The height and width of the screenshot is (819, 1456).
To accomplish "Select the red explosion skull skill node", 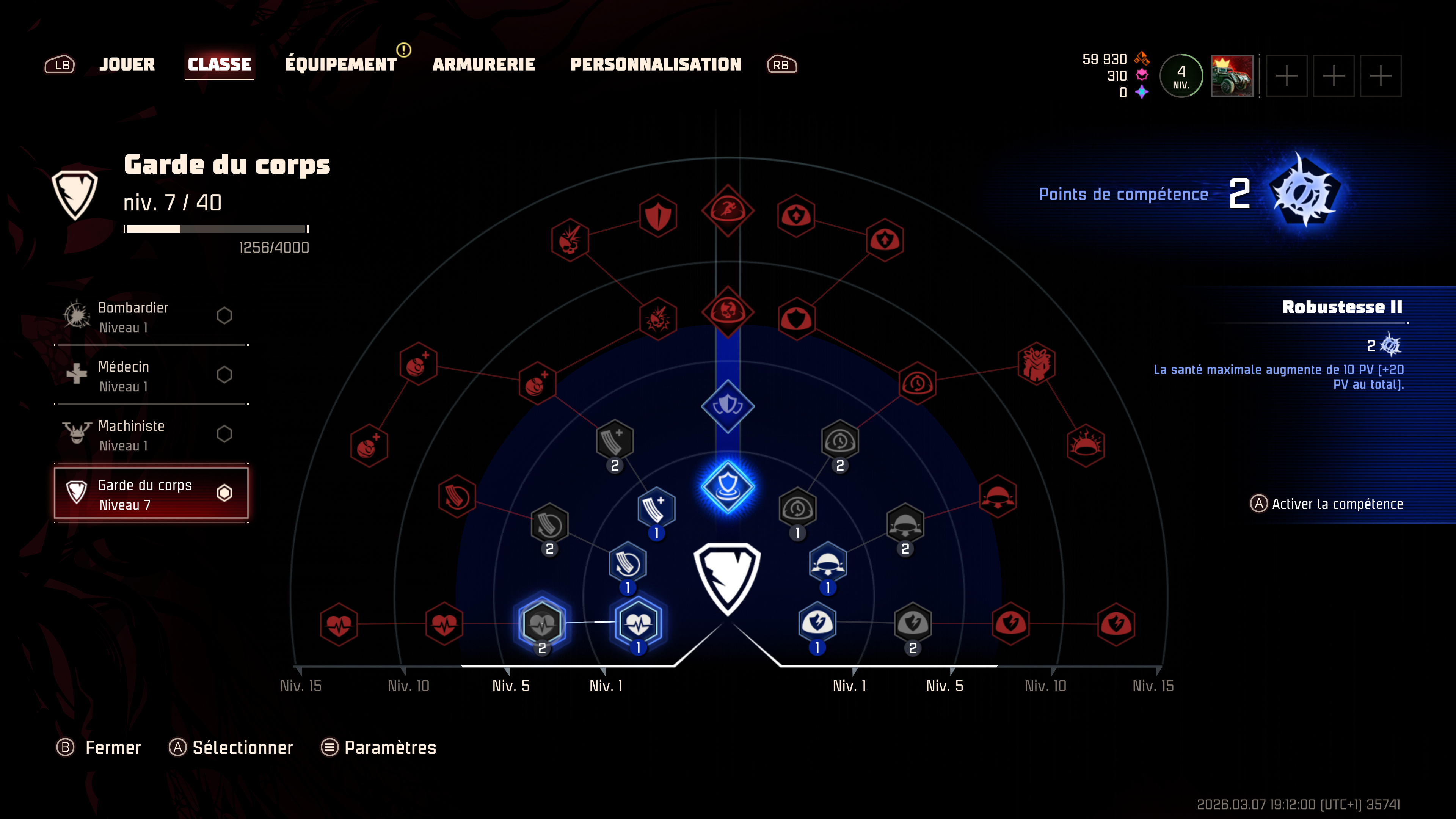I will (x=570, y=240).
